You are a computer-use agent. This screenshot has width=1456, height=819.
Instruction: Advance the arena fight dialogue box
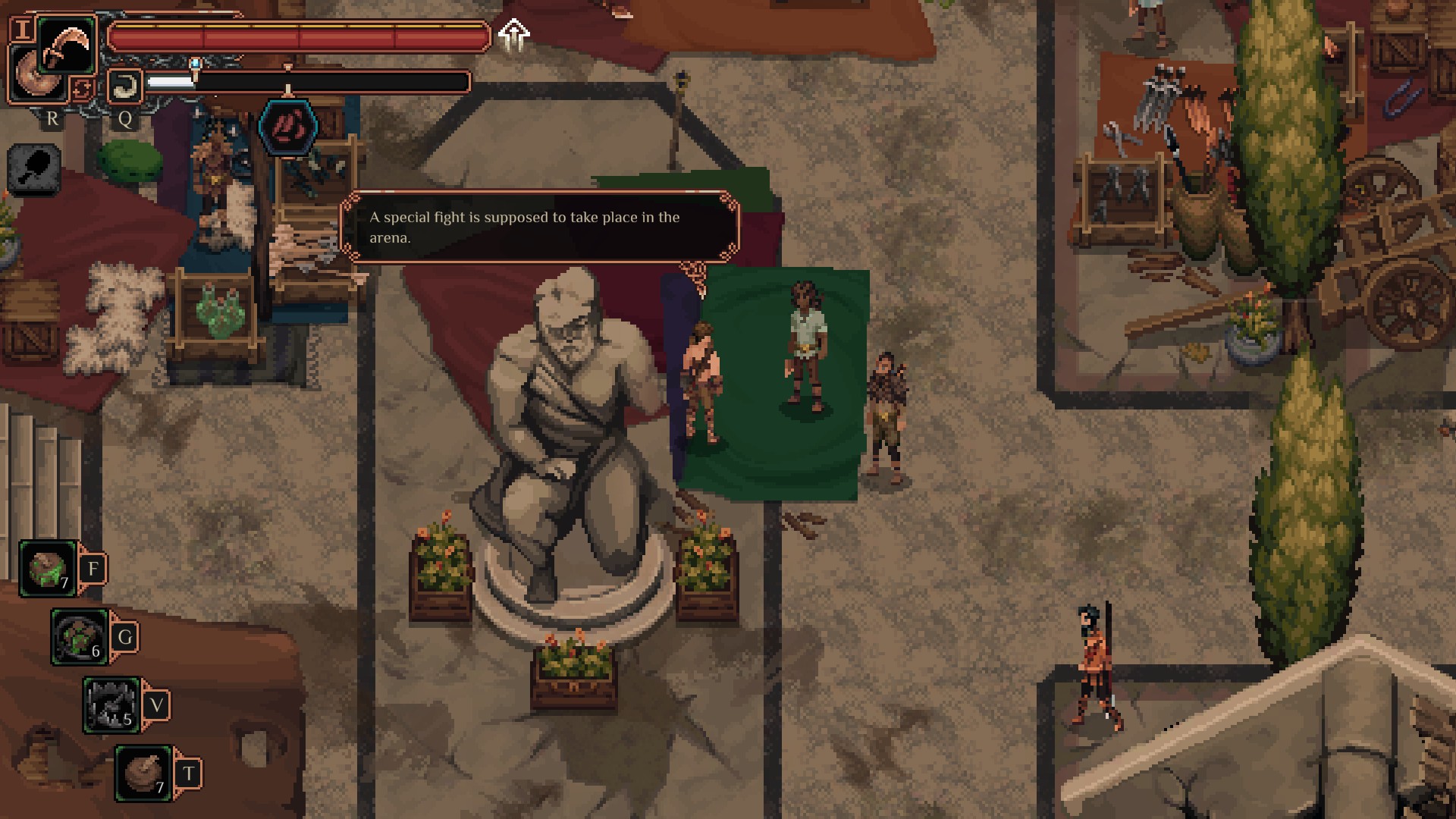pos(539,227)
